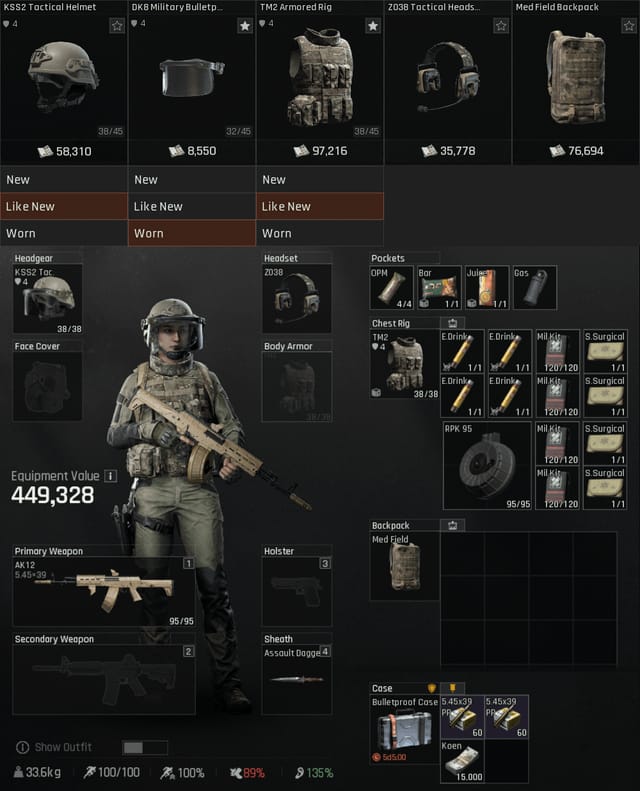Image resolution: width=640 pixels, height=791 pixels.
Task: Select the Gas grenade pocket slot
Action: pos(534,288)
